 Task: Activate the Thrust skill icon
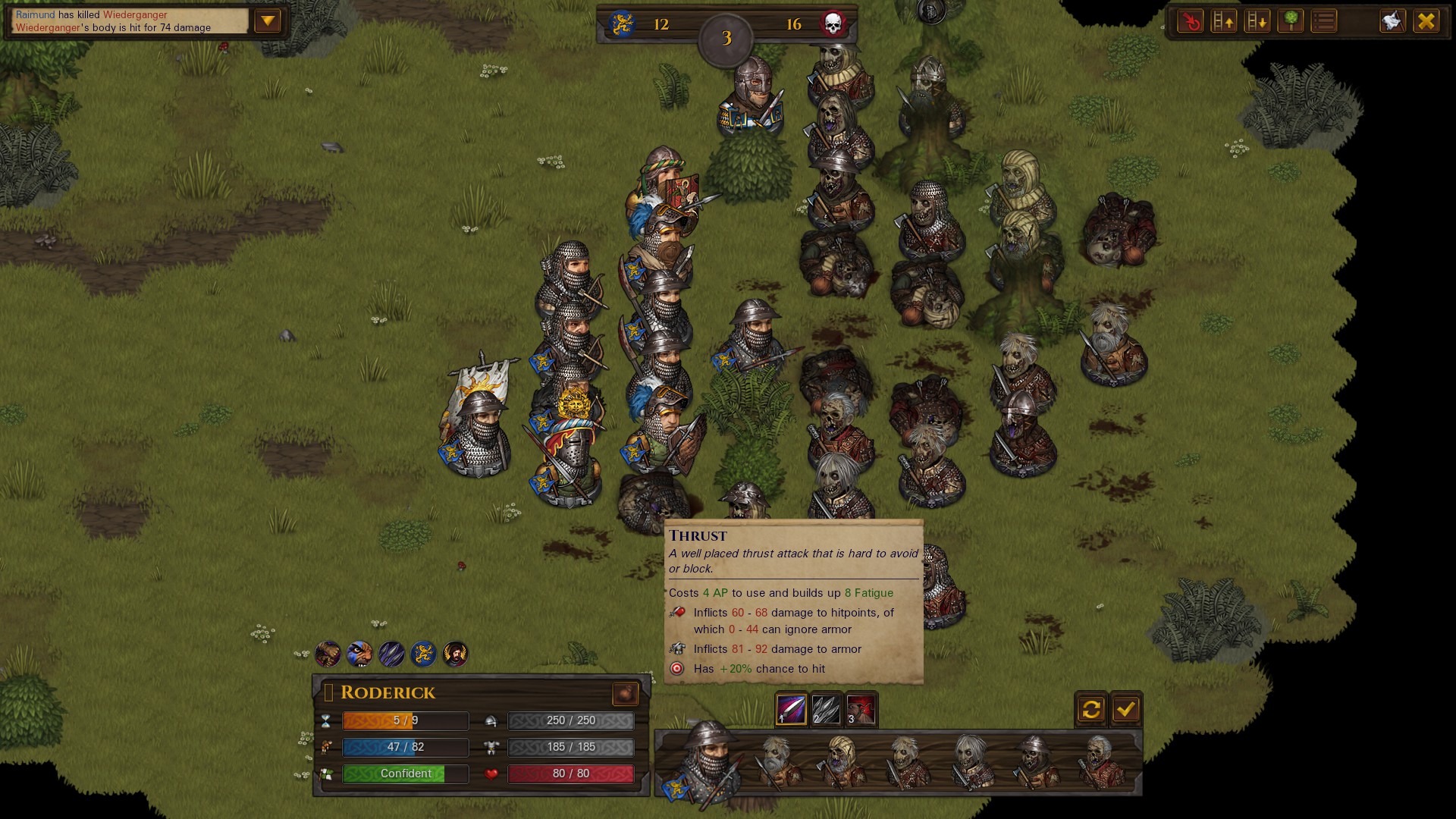[791, 710]
